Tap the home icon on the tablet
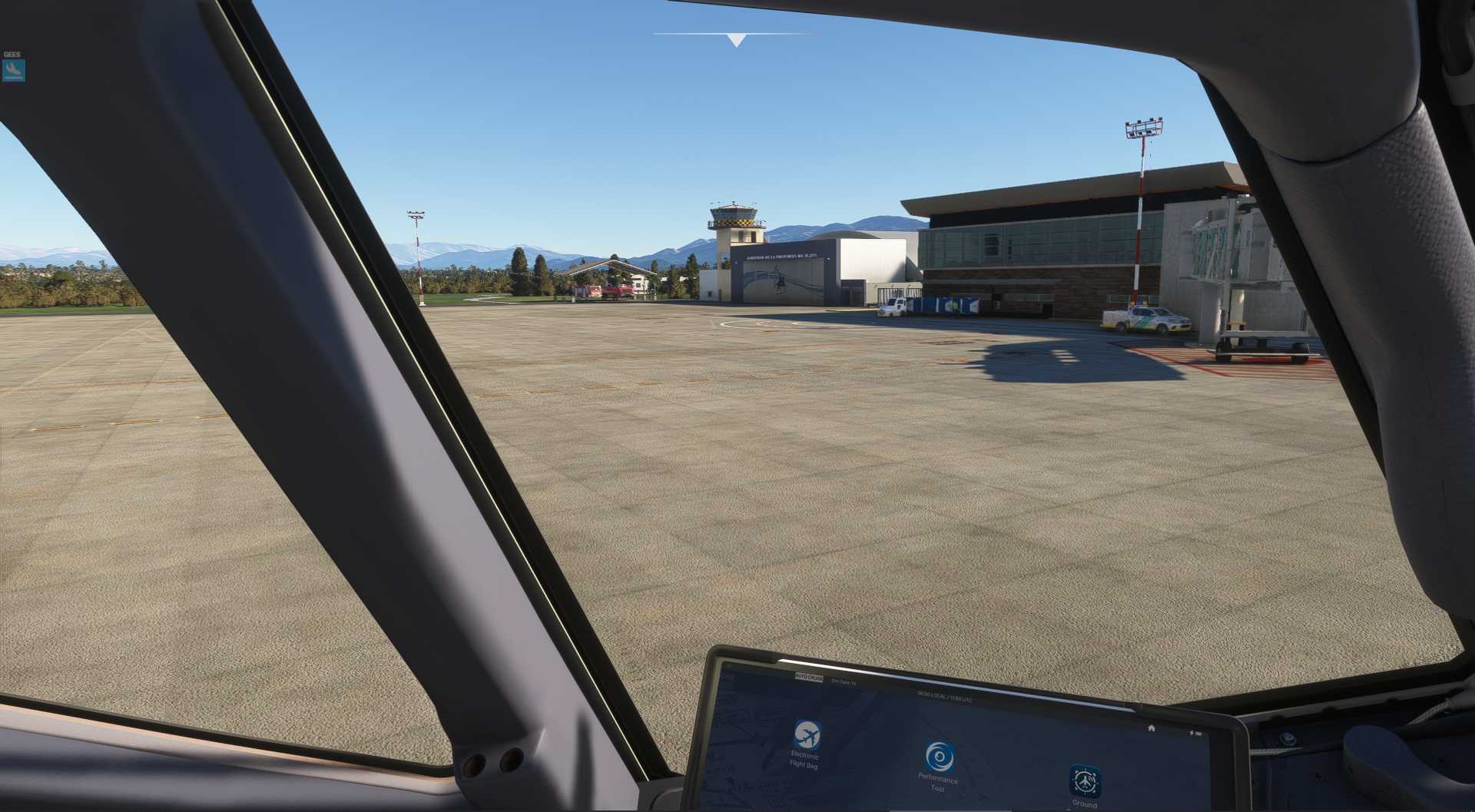Image resolution: width=1475 pixels, height=812 pixels. (x=1151, y=727)
